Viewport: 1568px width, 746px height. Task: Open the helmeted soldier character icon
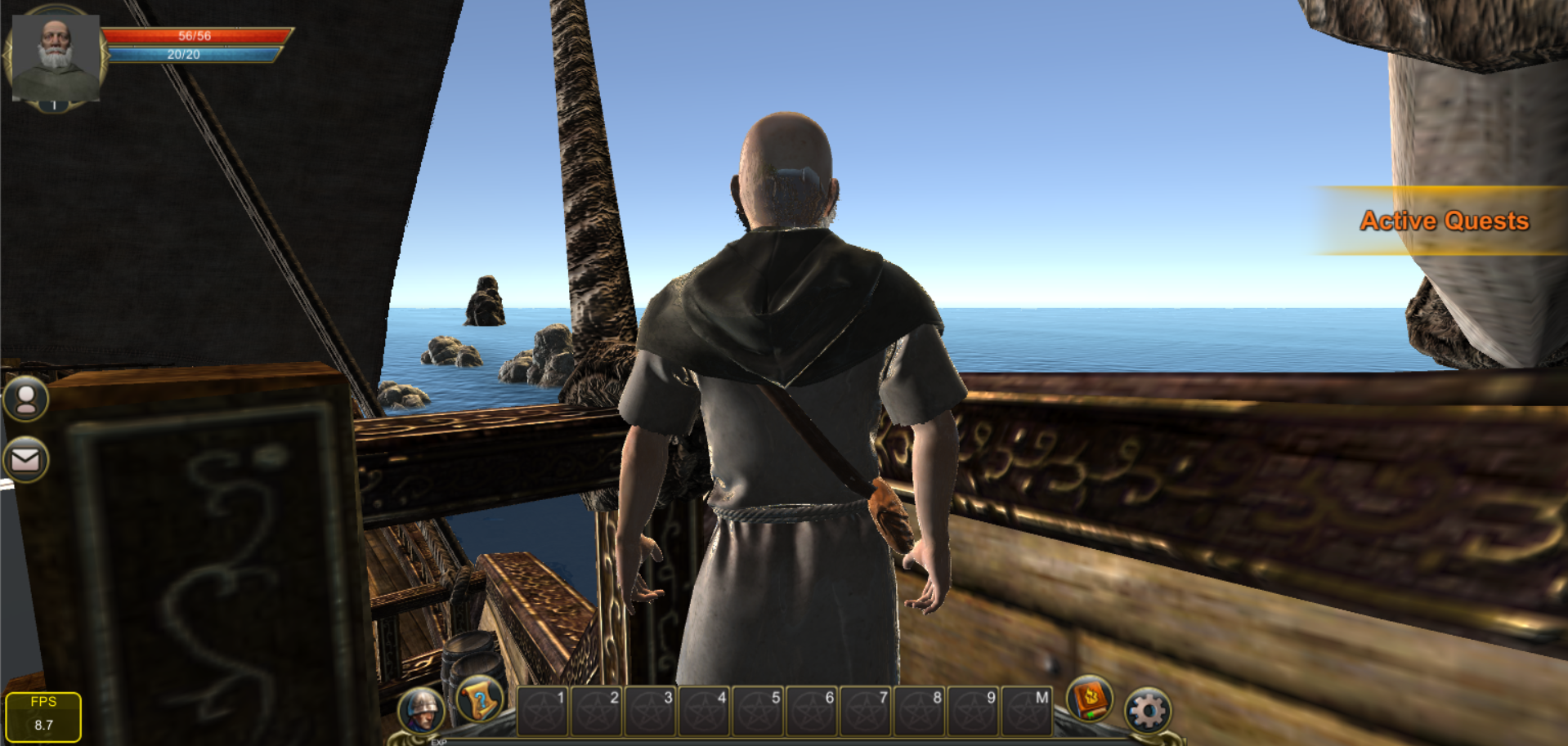[422, 709]
